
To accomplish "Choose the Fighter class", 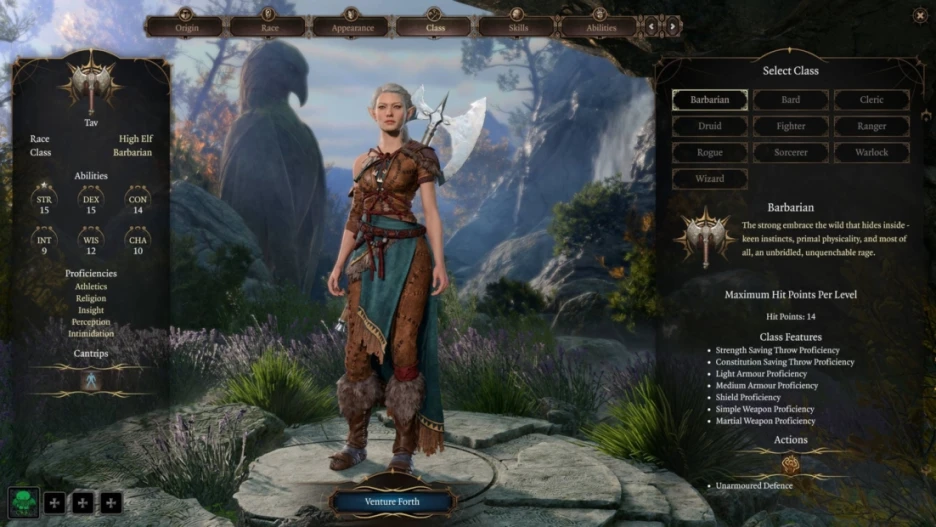I will click(x=790, y=127).
